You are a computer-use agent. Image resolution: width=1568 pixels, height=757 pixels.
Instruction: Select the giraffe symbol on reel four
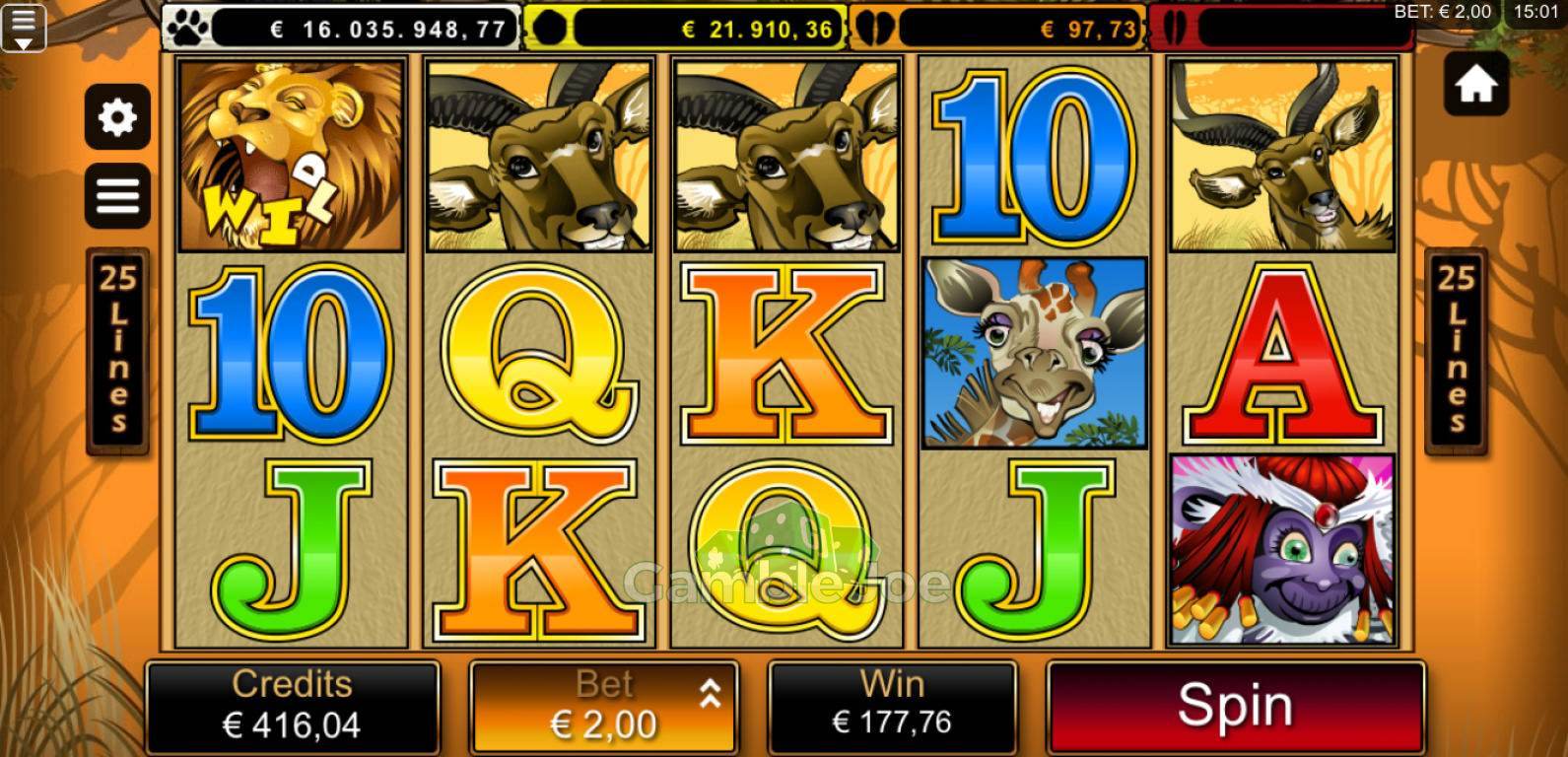coord(1035,352)
